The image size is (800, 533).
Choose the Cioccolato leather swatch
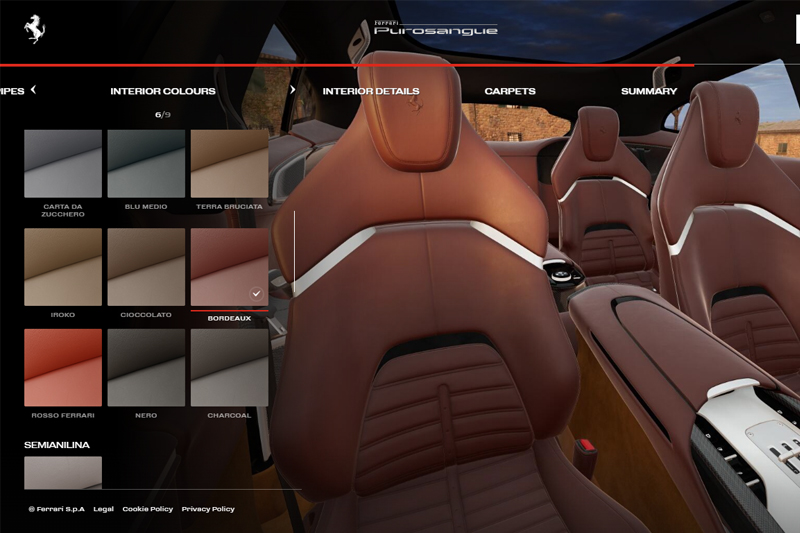pyautogui.click(x=146, y=266)
